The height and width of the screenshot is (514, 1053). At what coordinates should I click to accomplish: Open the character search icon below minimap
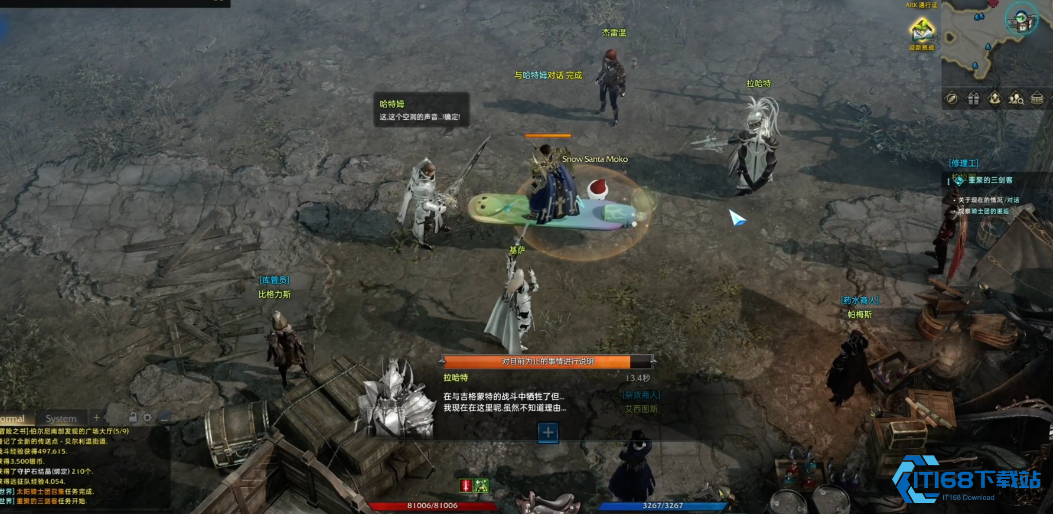pos(1016,98)
